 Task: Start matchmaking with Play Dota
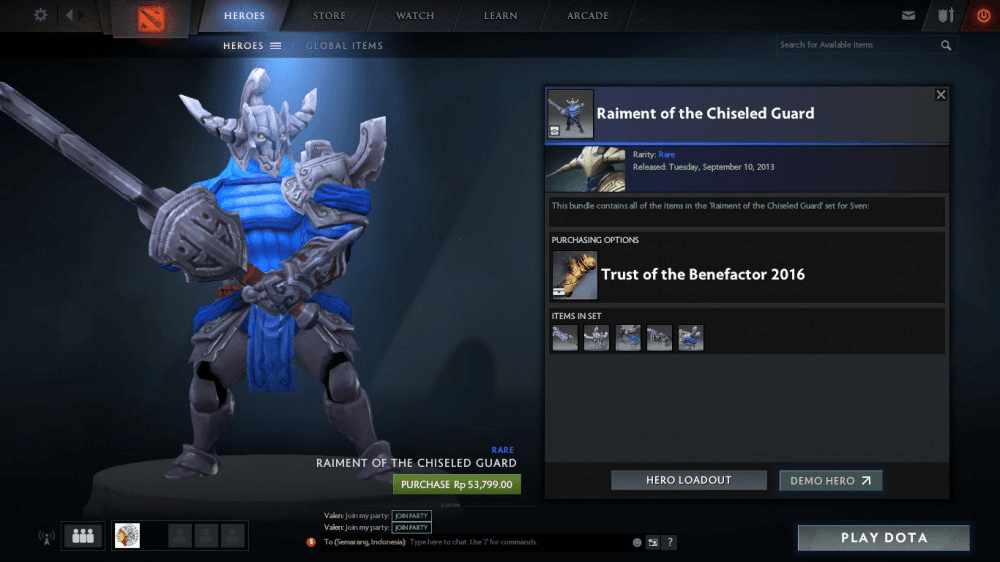883,538
